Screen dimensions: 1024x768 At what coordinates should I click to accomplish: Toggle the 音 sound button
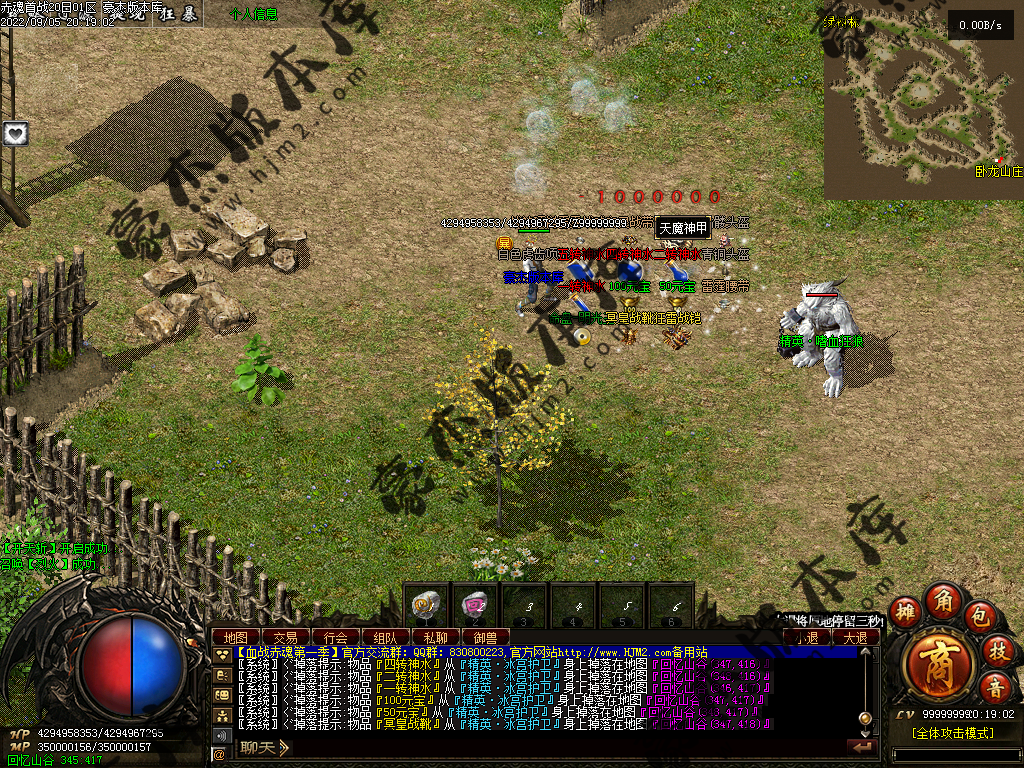(x=995, y=688)
